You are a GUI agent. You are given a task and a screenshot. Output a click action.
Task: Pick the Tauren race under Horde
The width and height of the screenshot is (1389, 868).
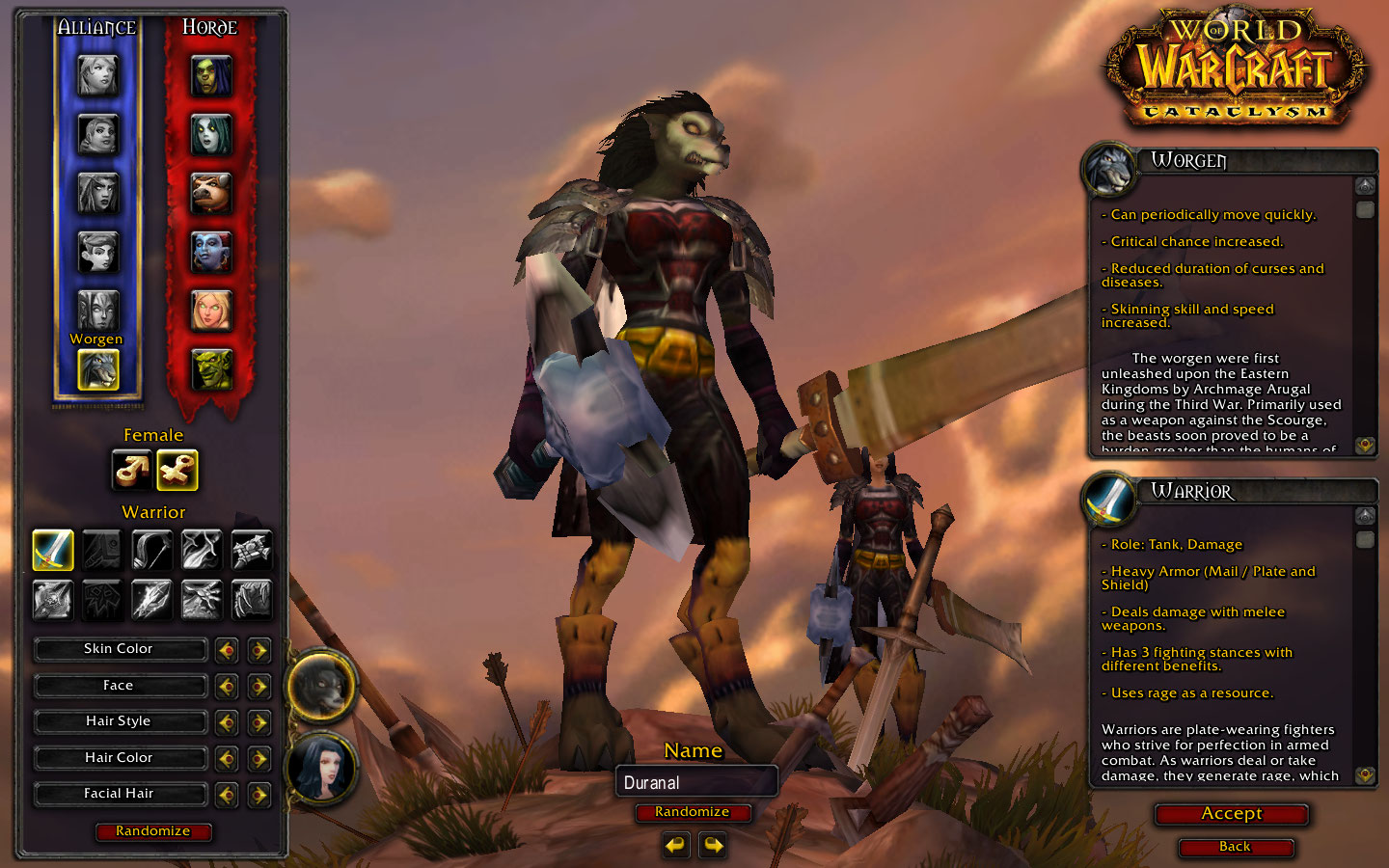click(x=211, y=194)
